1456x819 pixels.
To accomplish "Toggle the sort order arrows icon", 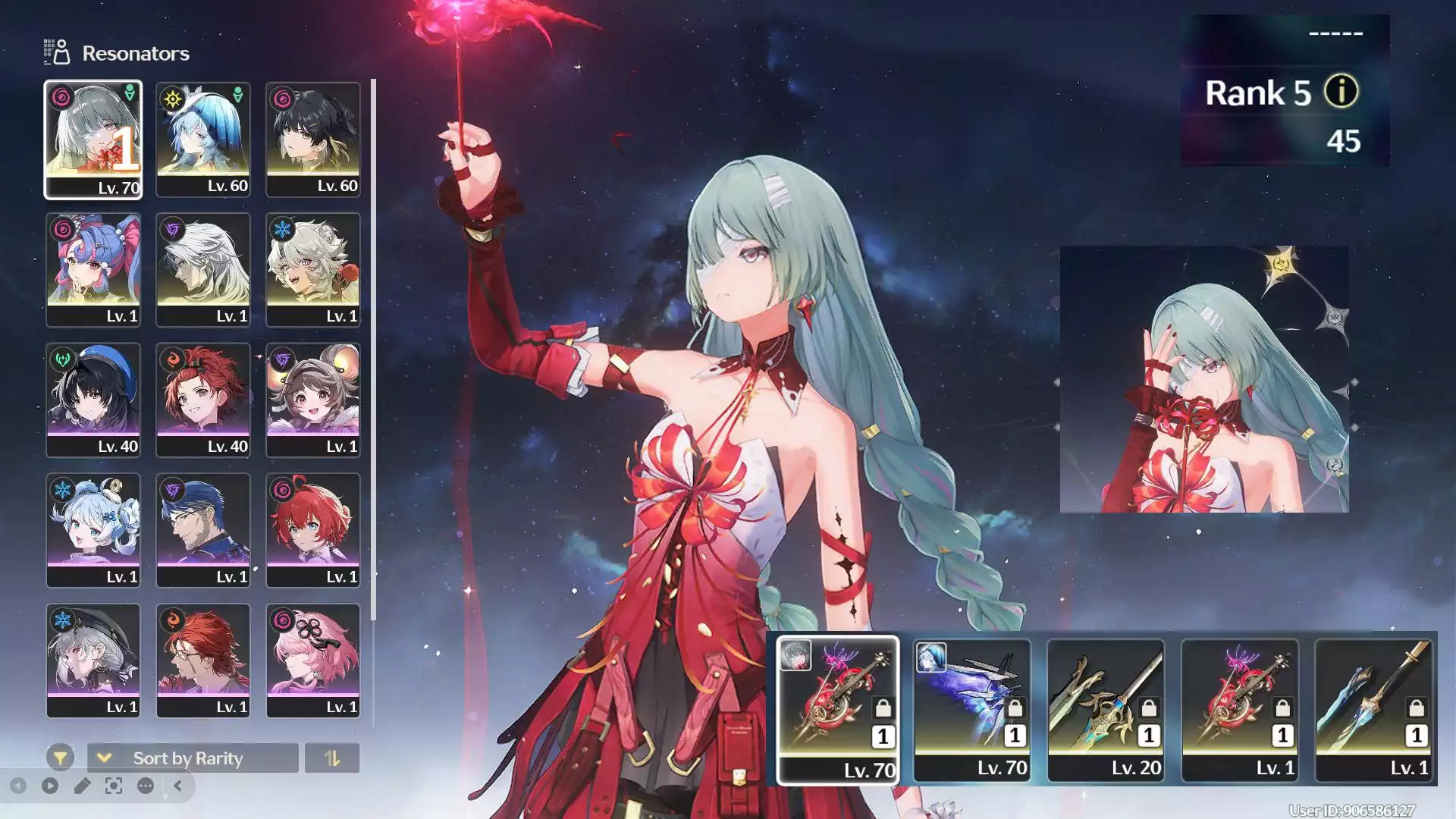I will 333,758.
